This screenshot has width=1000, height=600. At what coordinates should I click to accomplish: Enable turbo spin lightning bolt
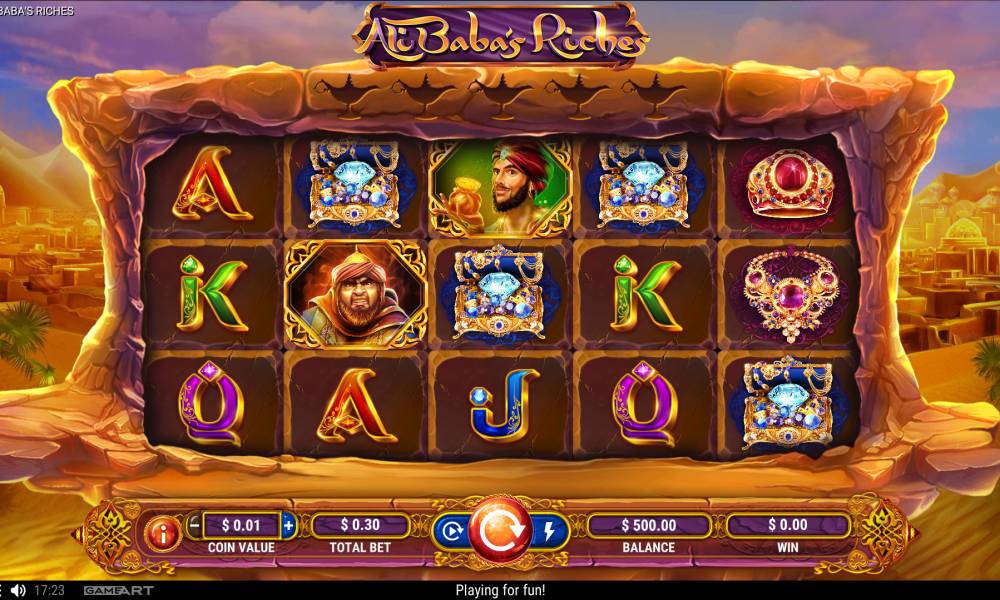[548, 532]
